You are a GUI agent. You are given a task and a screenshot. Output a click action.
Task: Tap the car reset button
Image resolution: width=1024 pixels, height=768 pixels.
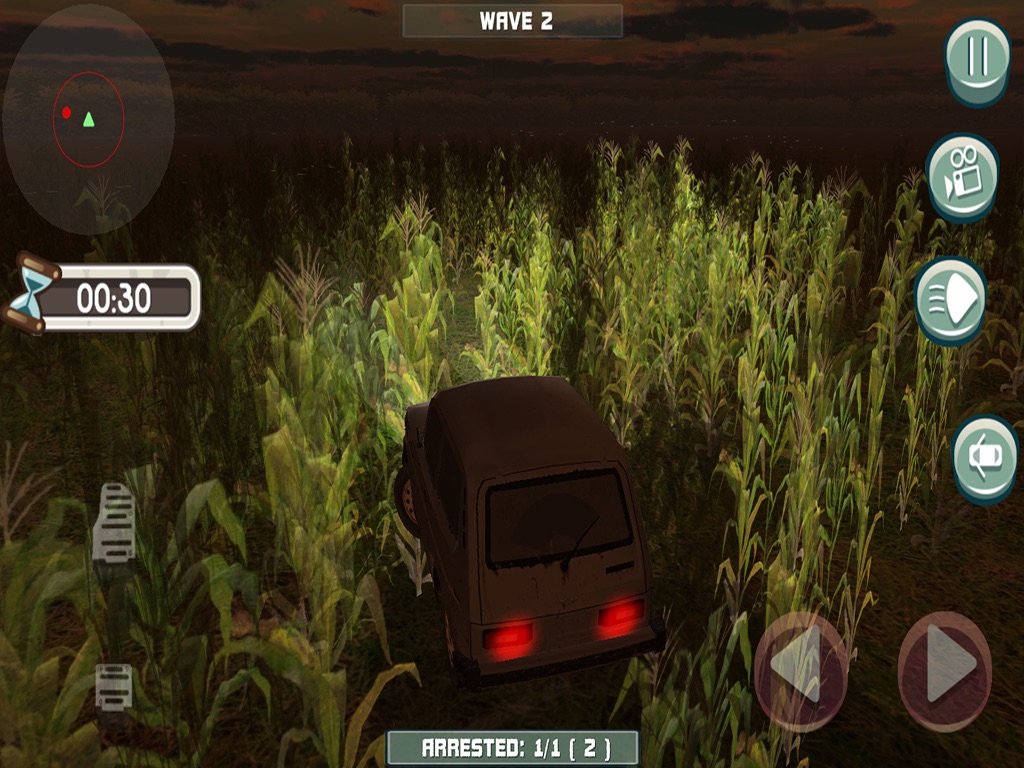tap(984, 457)
